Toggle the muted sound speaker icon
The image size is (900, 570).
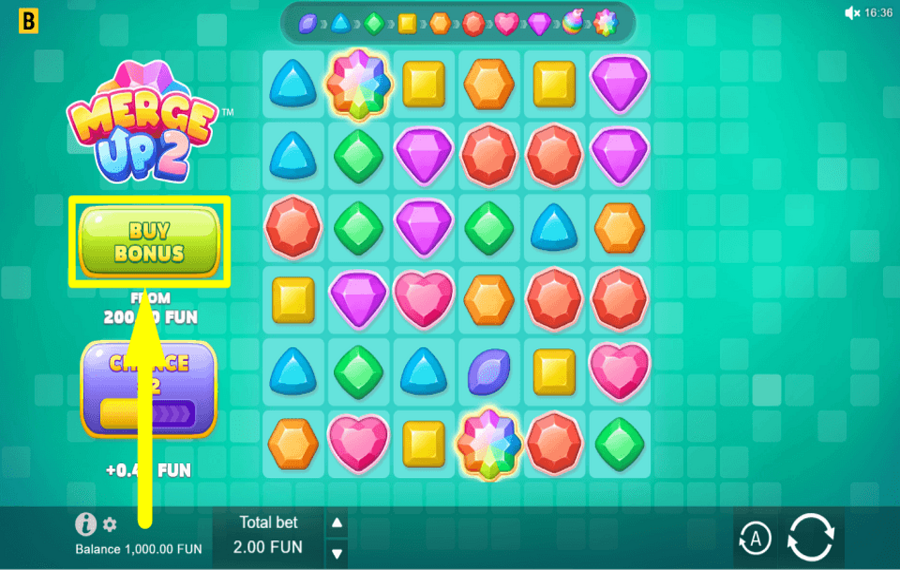[x=852, y=13]
